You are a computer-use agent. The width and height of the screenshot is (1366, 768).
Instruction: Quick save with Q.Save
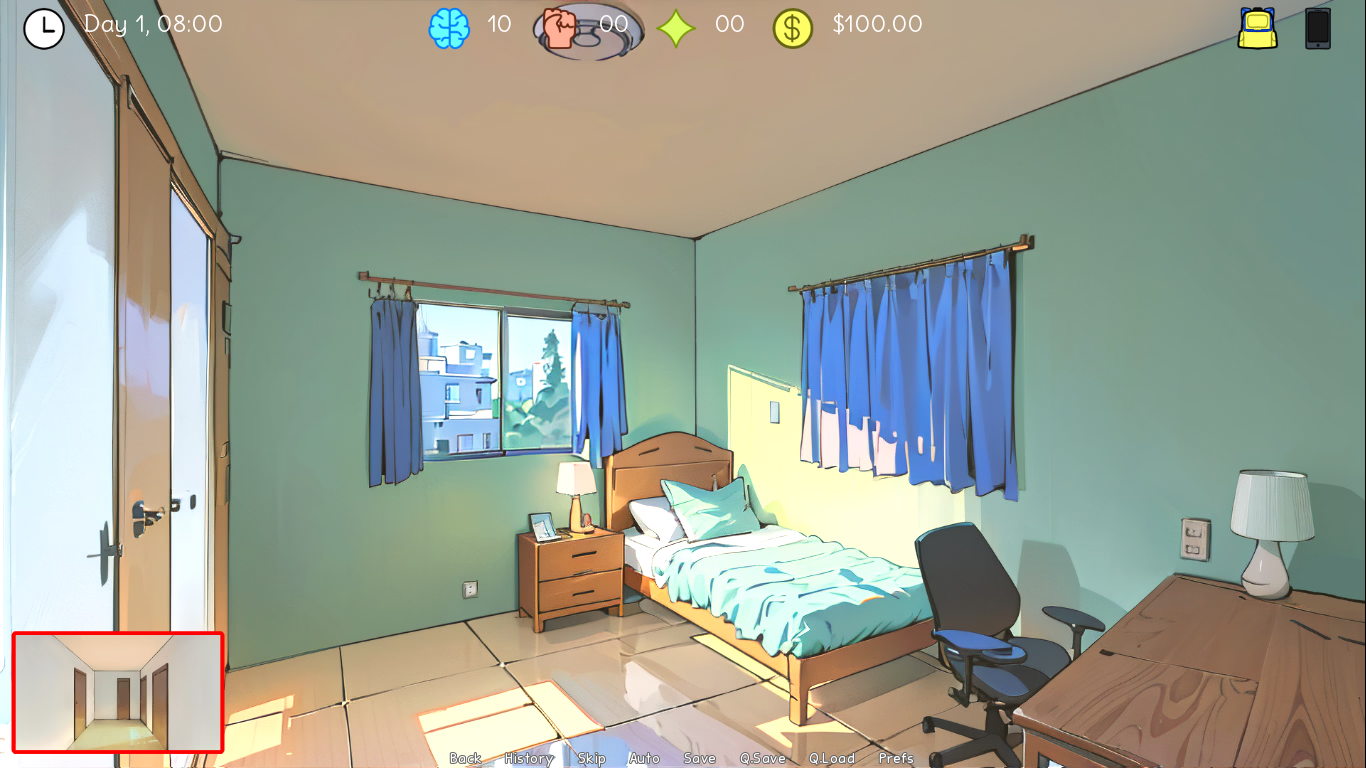tap(762, 758)
